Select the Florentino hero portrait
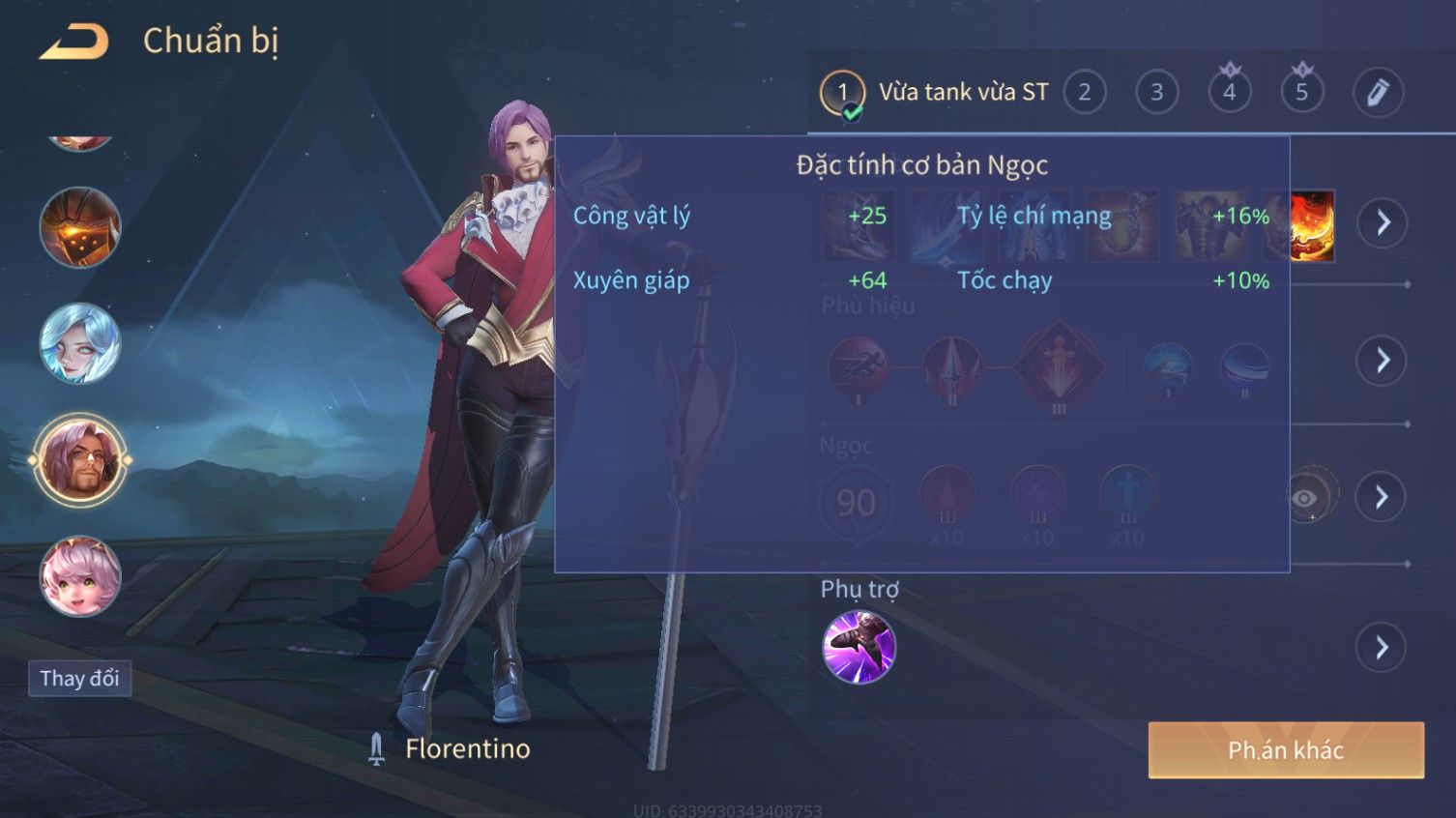The height and width of the screenshot is (818, 1456). point(80,460)
